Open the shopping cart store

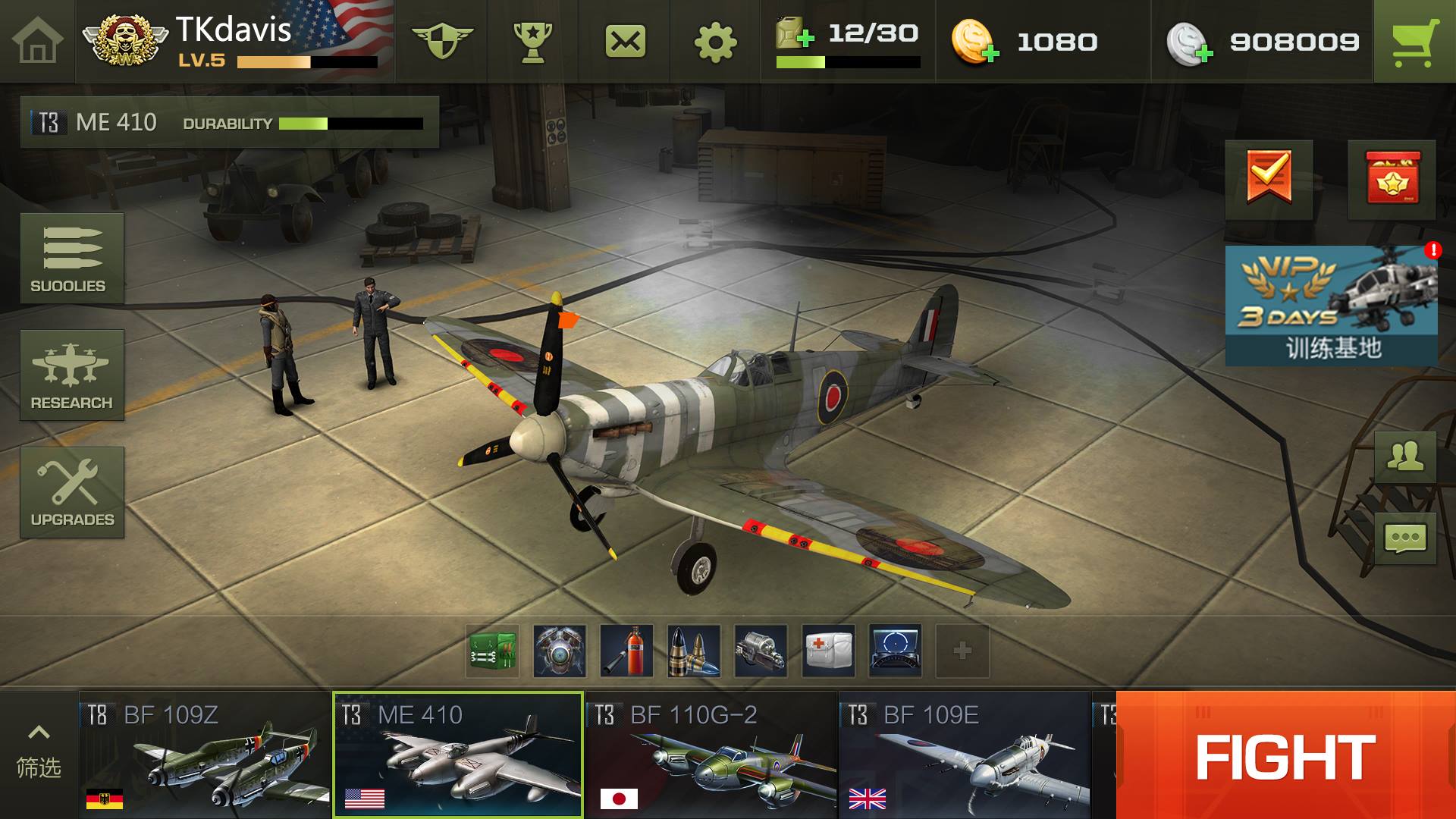click(1414, 41)
